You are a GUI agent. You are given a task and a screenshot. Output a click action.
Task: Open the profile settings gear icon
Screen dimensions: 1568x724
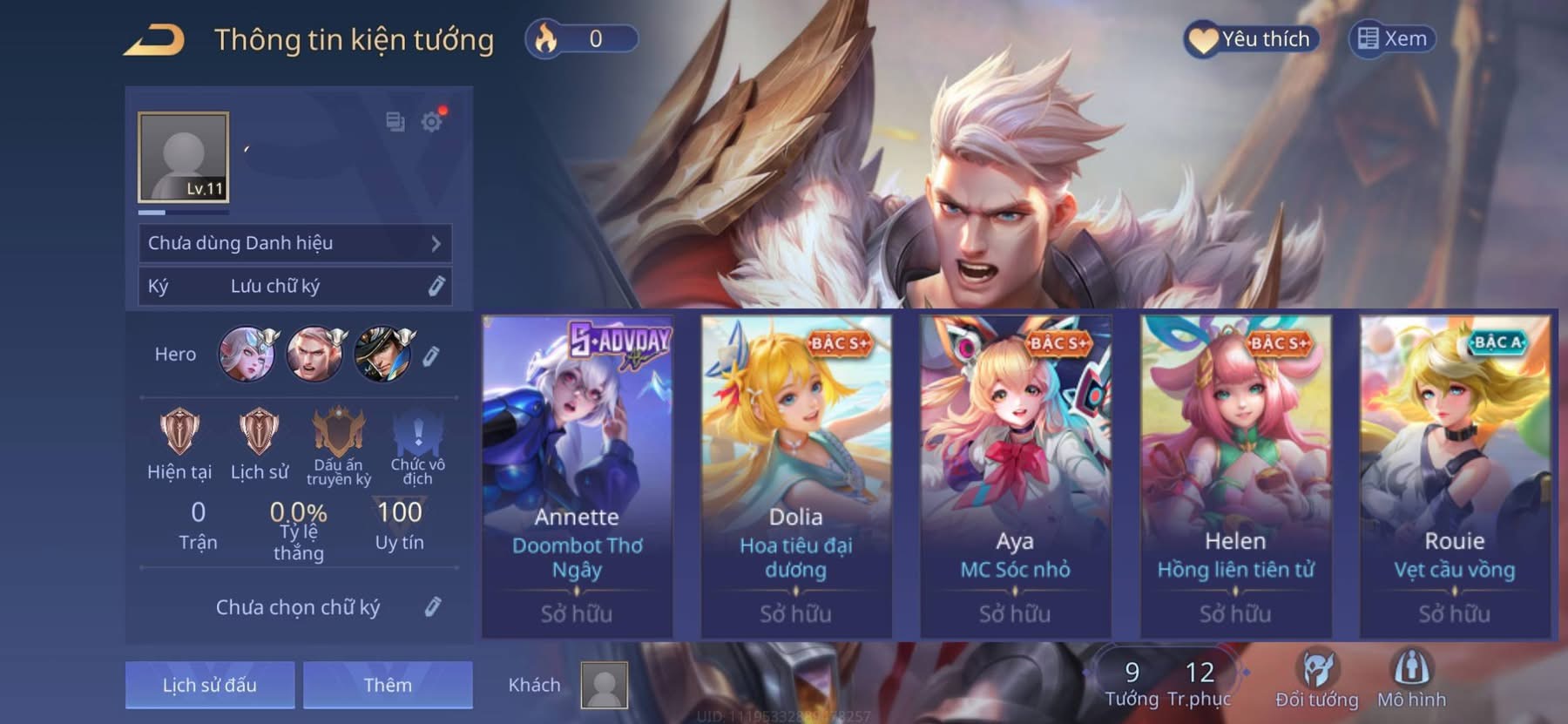[x=431, y=121]
